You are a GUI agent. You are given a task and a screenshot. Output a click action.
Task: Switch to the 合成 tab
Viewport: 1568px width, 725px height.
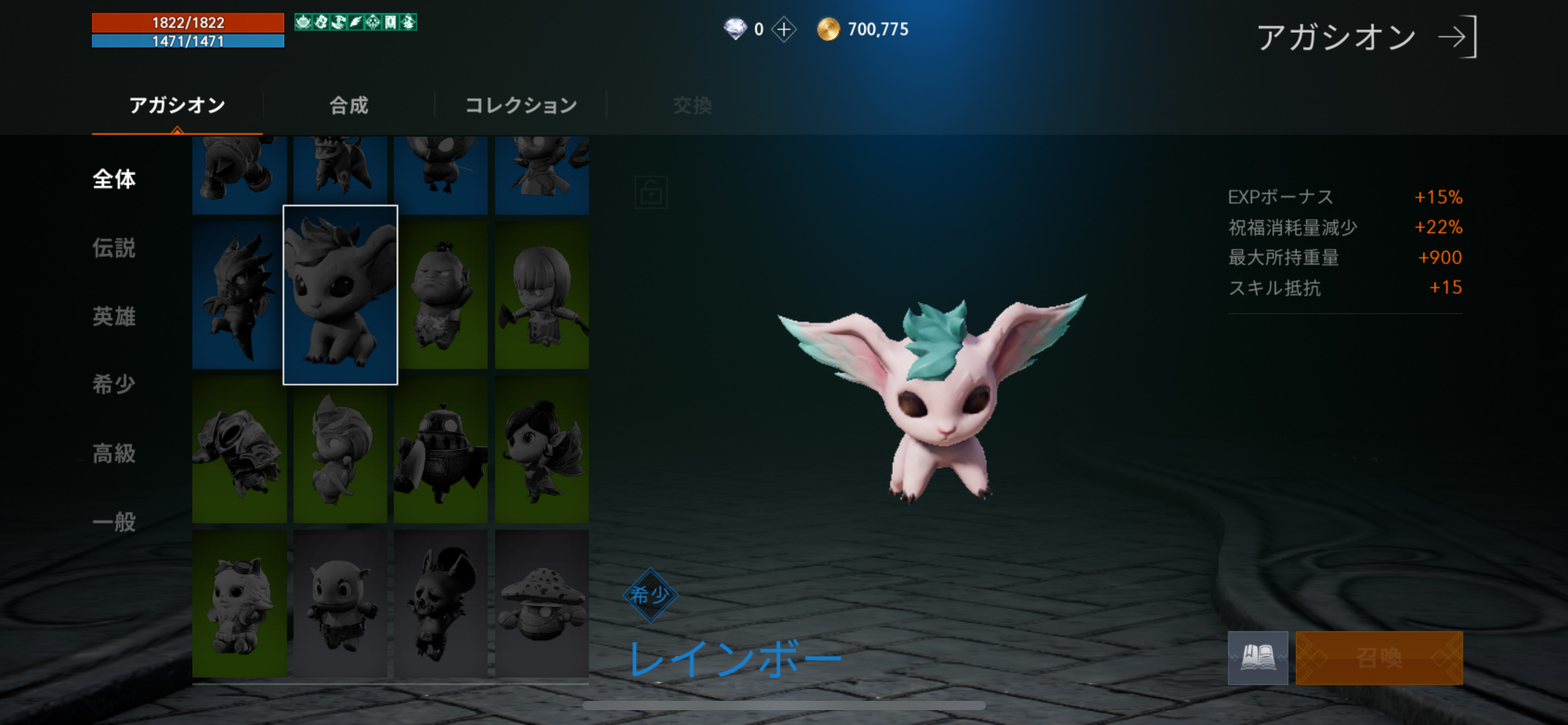(x=349, y=105)
